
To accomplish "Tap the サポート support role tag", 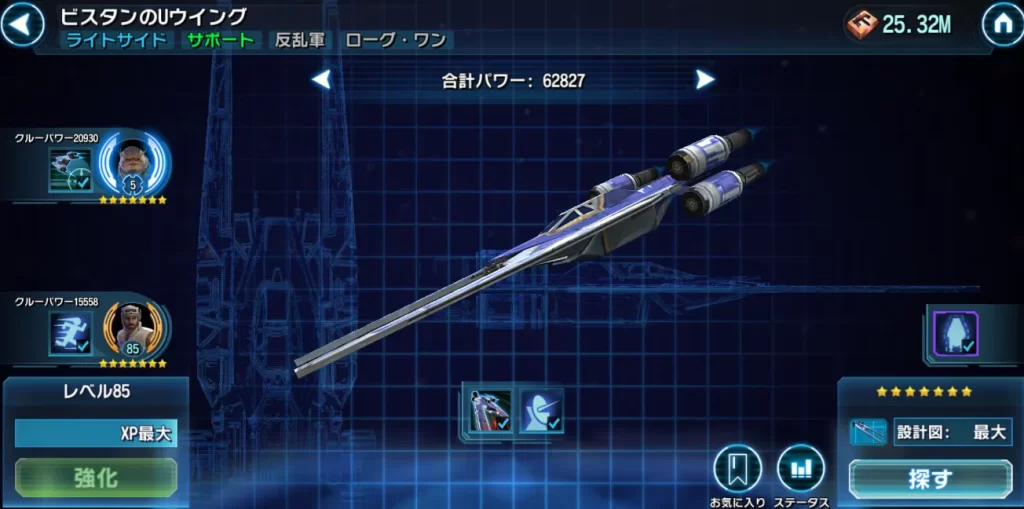I will click(x=221, y=41).
